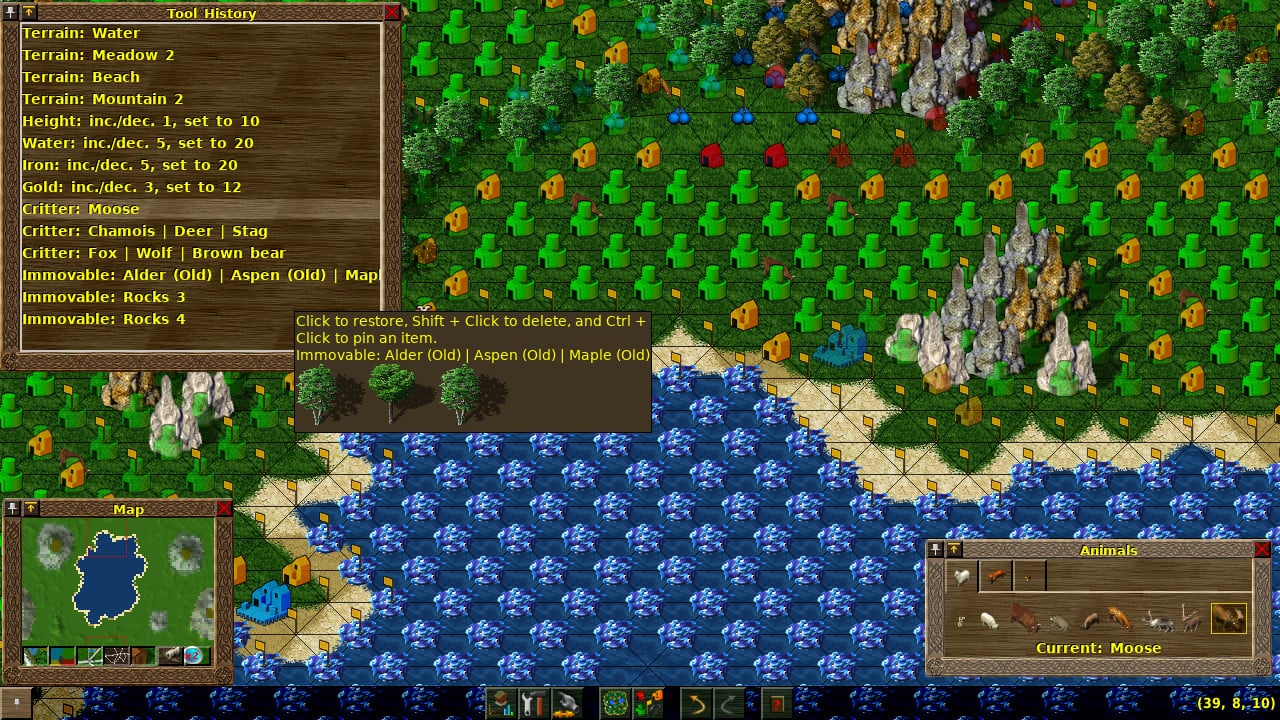Collapse the Animals window with its up arrow
The height and width of the screenshot is (720, 1280).
coord(956,550)
